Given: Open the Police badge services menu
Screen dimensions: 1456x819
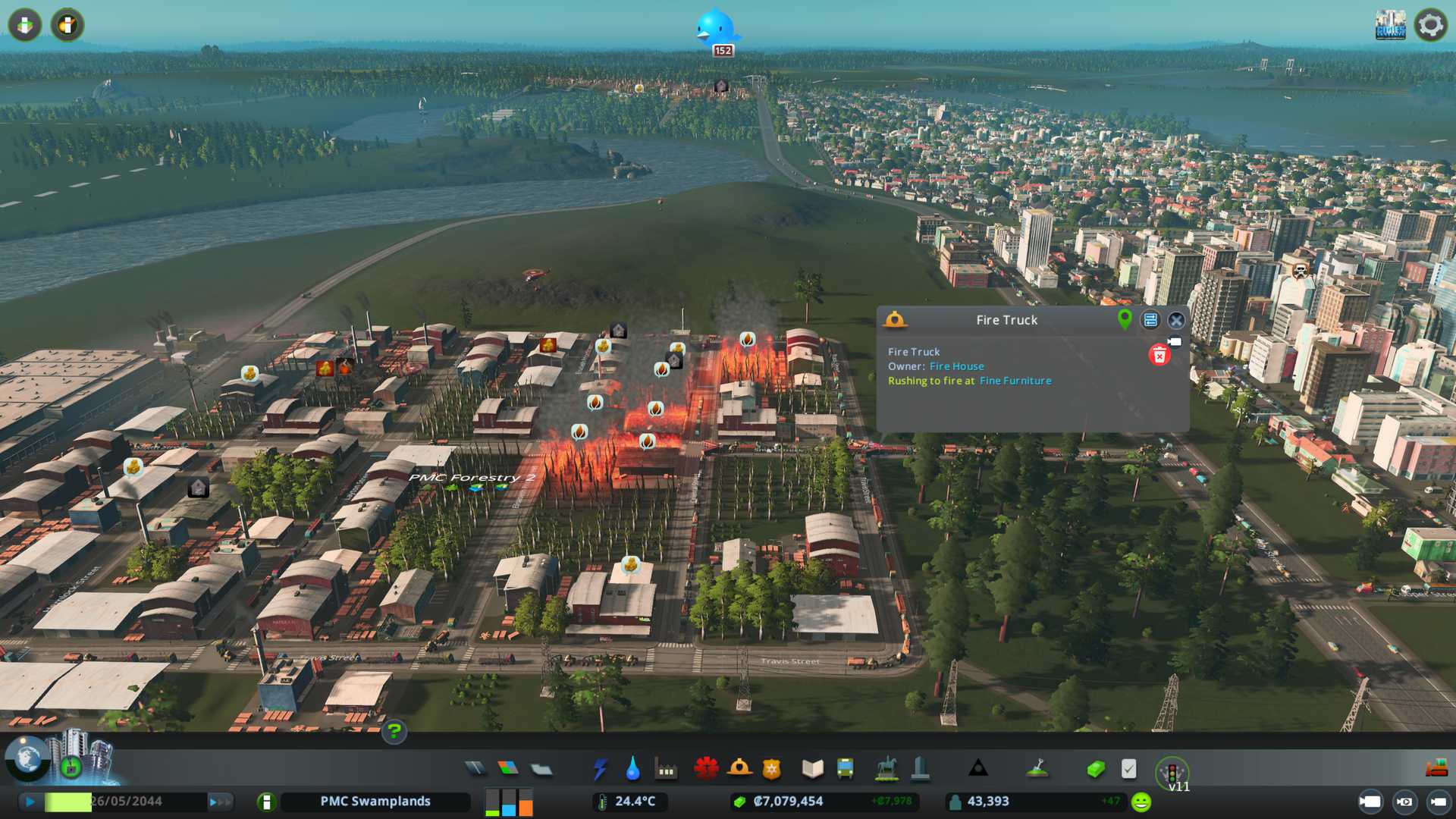Looking at the screenshot, I should click(x=772, y=769).
